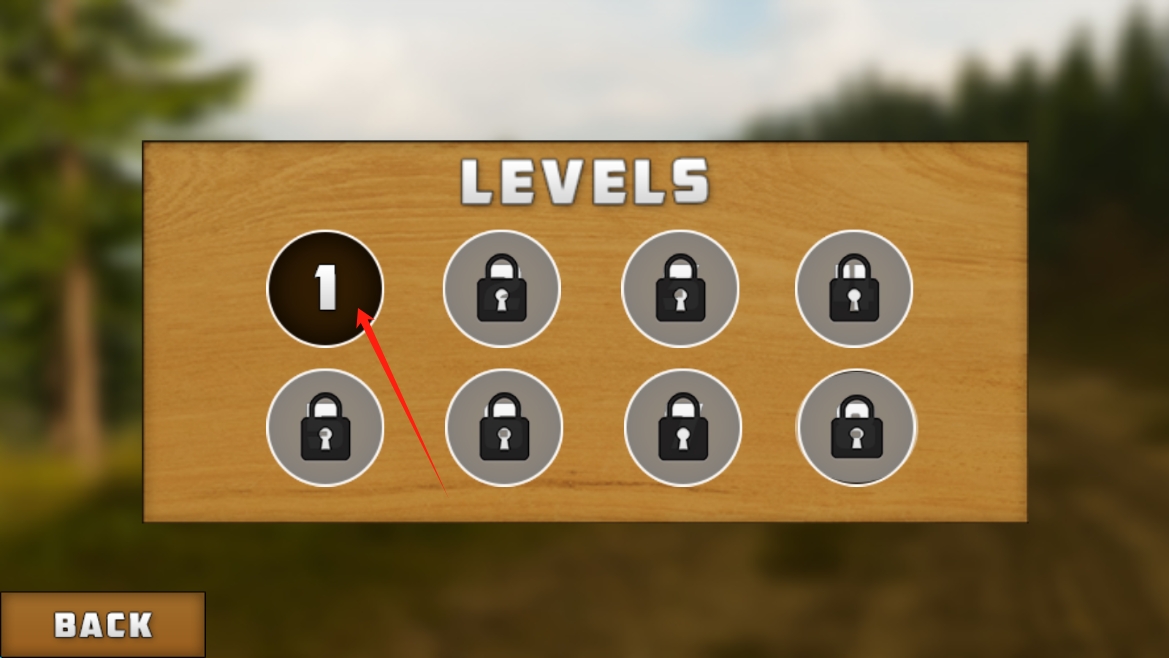Go back with the BACK button

pyautogui.click(x=103, y=625)
